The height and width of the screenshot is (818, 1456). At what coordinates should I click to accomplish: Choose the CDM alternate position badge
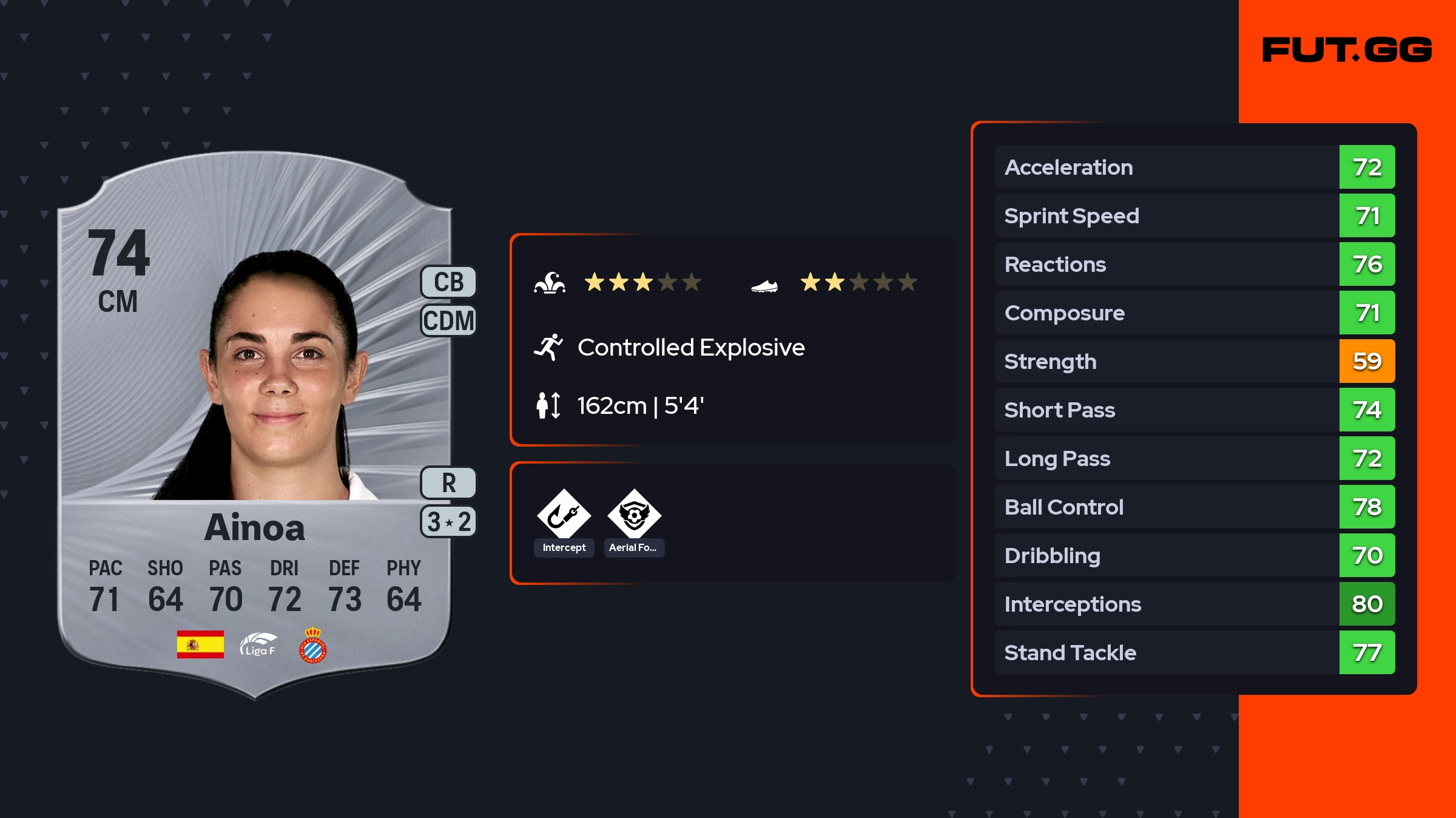tap(448, 320)
